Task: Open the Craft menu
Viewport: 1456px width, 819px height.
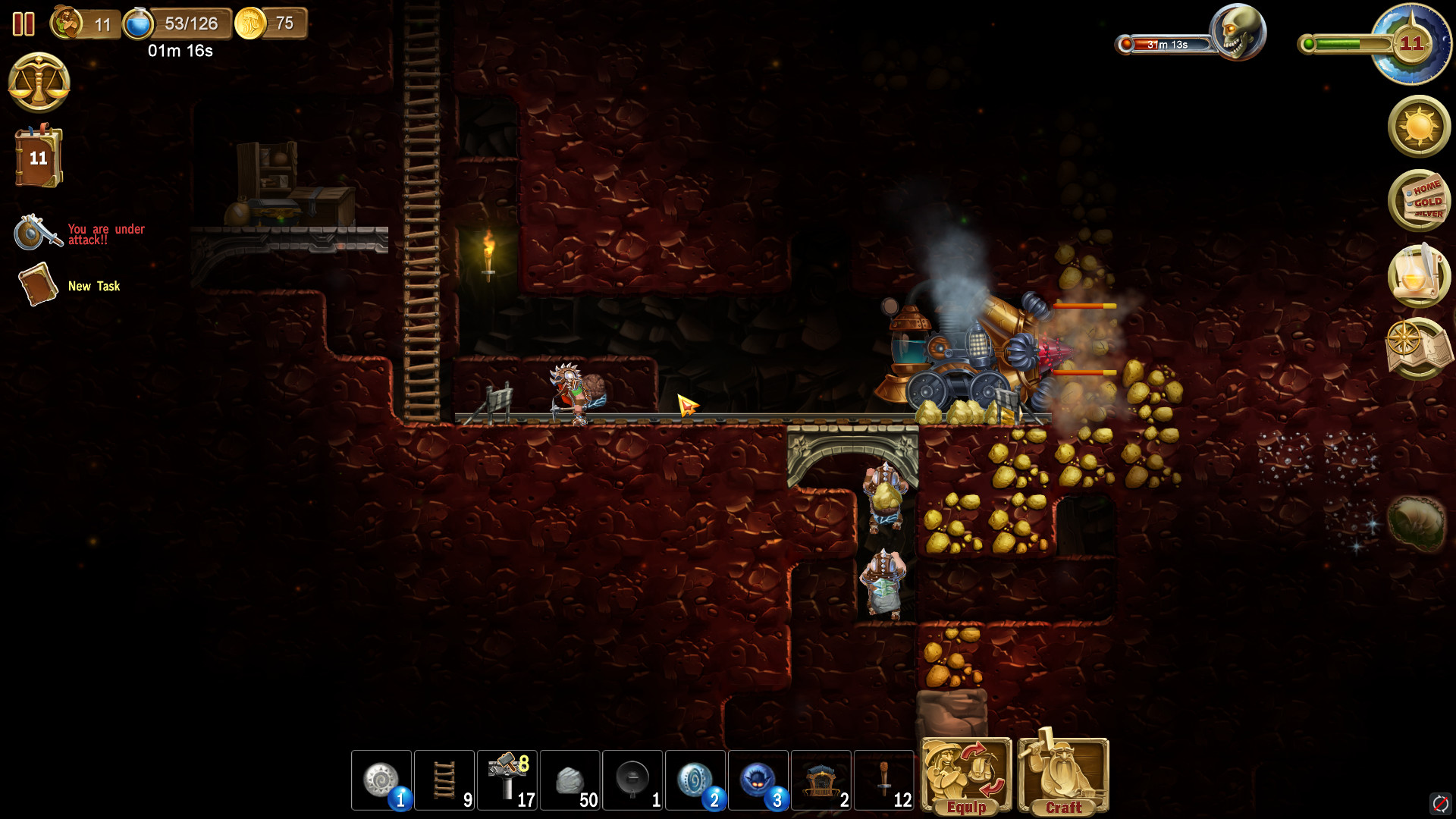Action: pyautogui.click(x=1063, y=776)
